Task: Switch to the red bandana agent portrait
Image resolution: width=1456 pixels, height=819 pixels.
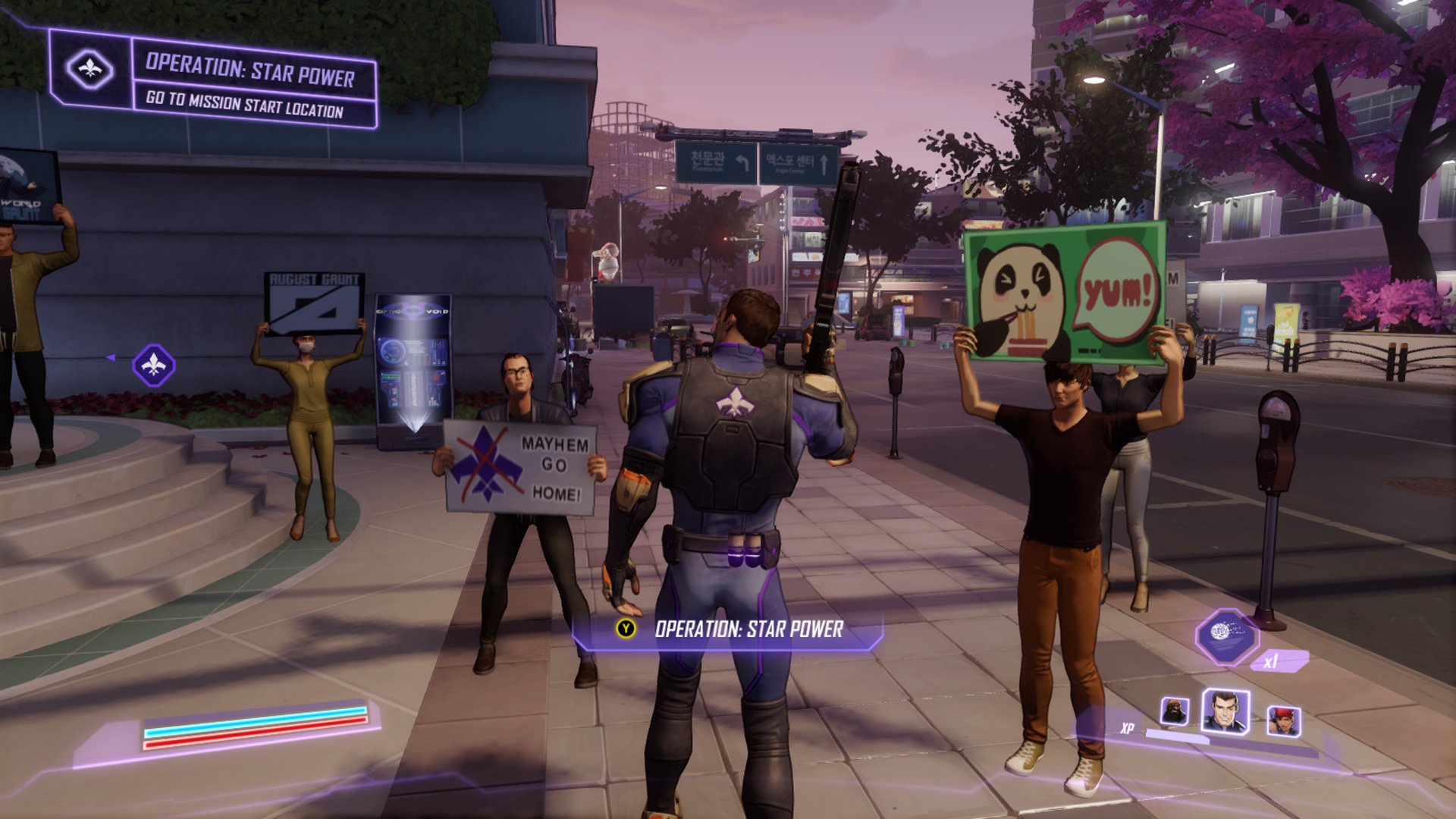Action: 1284,720
